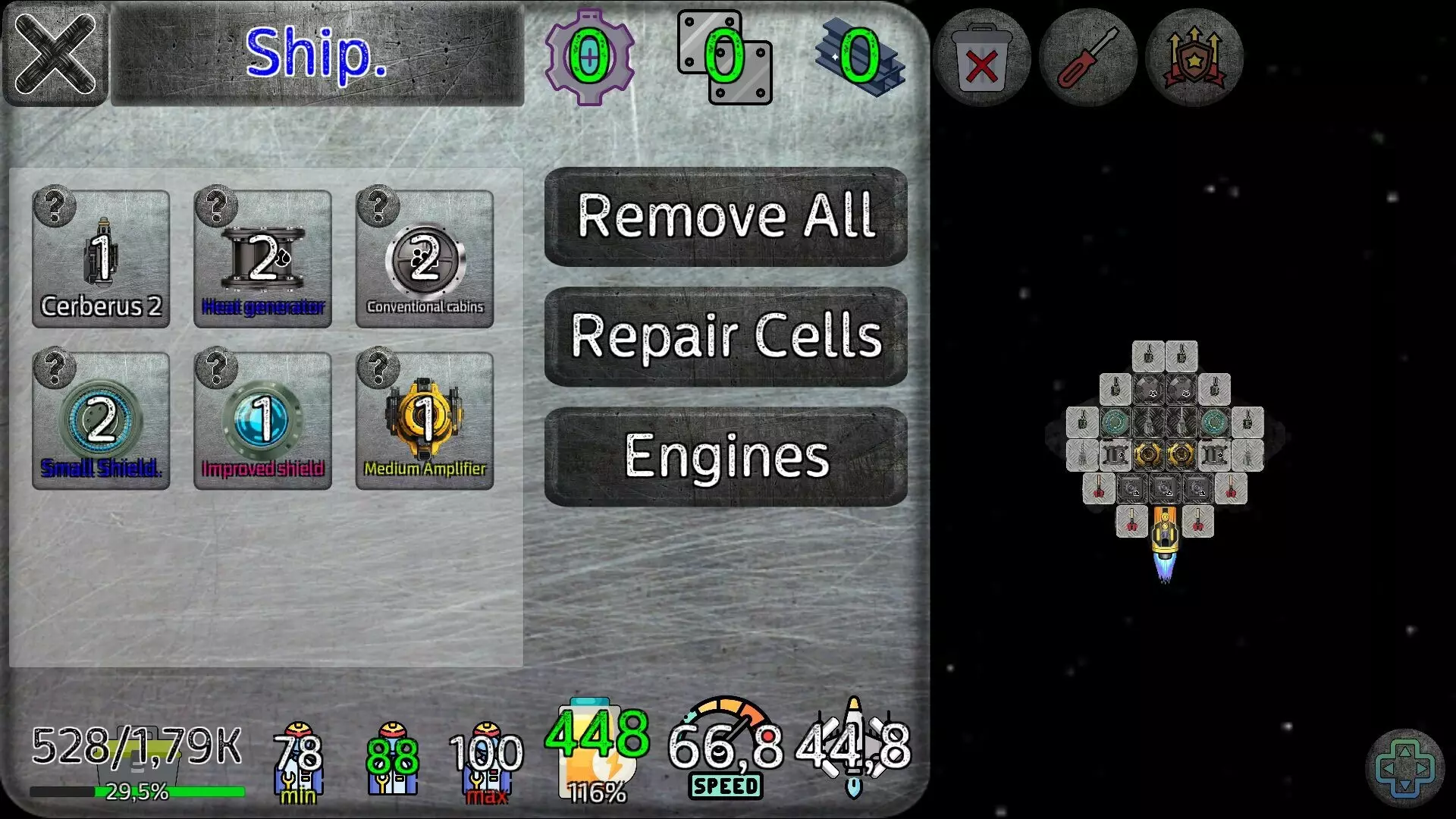Screen dimensions: 1456x819
Task: Select the Heat generator module
Action: (263, 258)
